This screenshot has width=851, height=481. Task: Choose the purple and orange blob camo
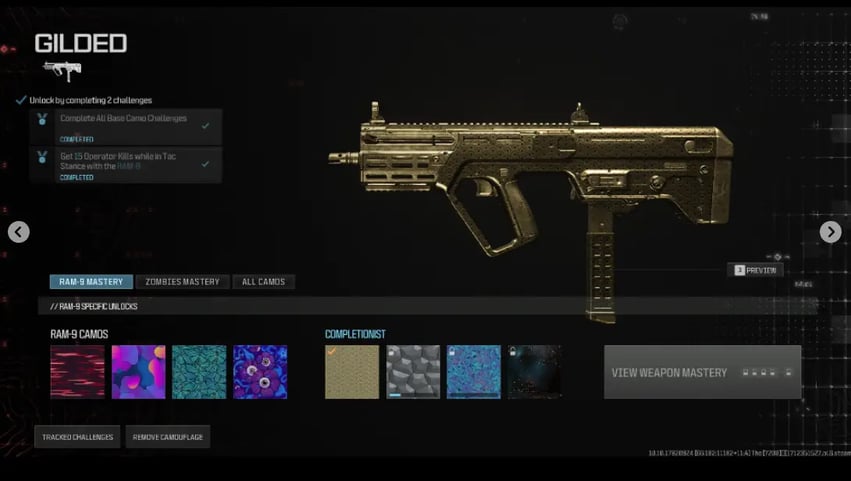pos(138,372)
